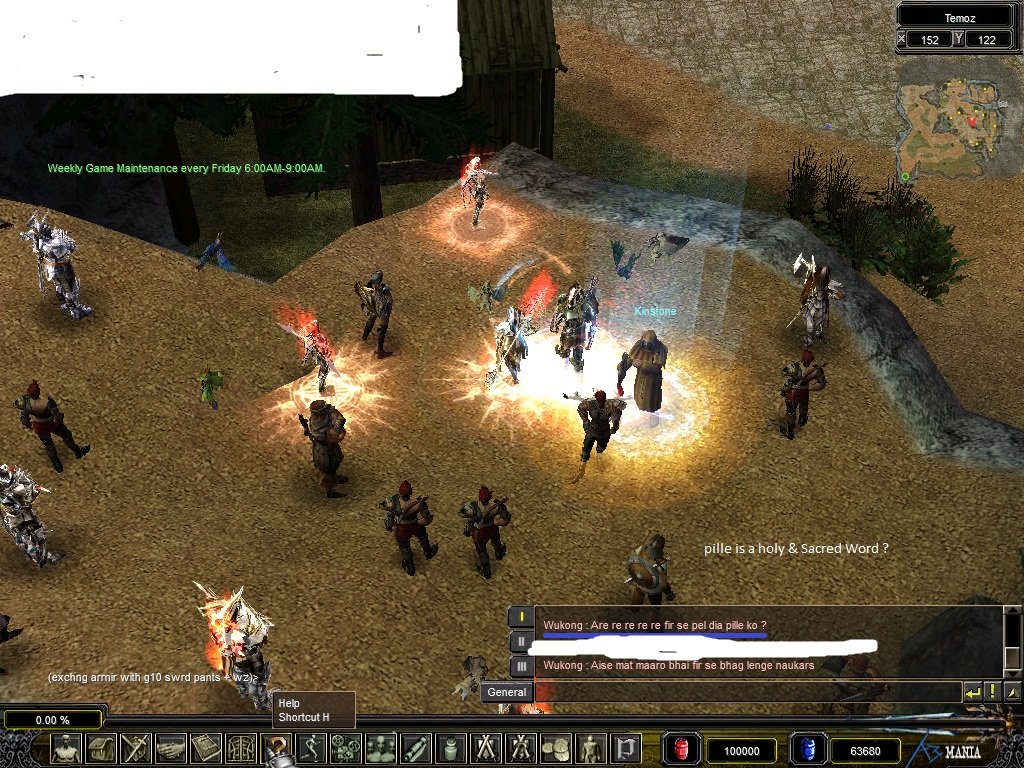
Task: Open the three-heads party icon
Action: pos(380,749)
